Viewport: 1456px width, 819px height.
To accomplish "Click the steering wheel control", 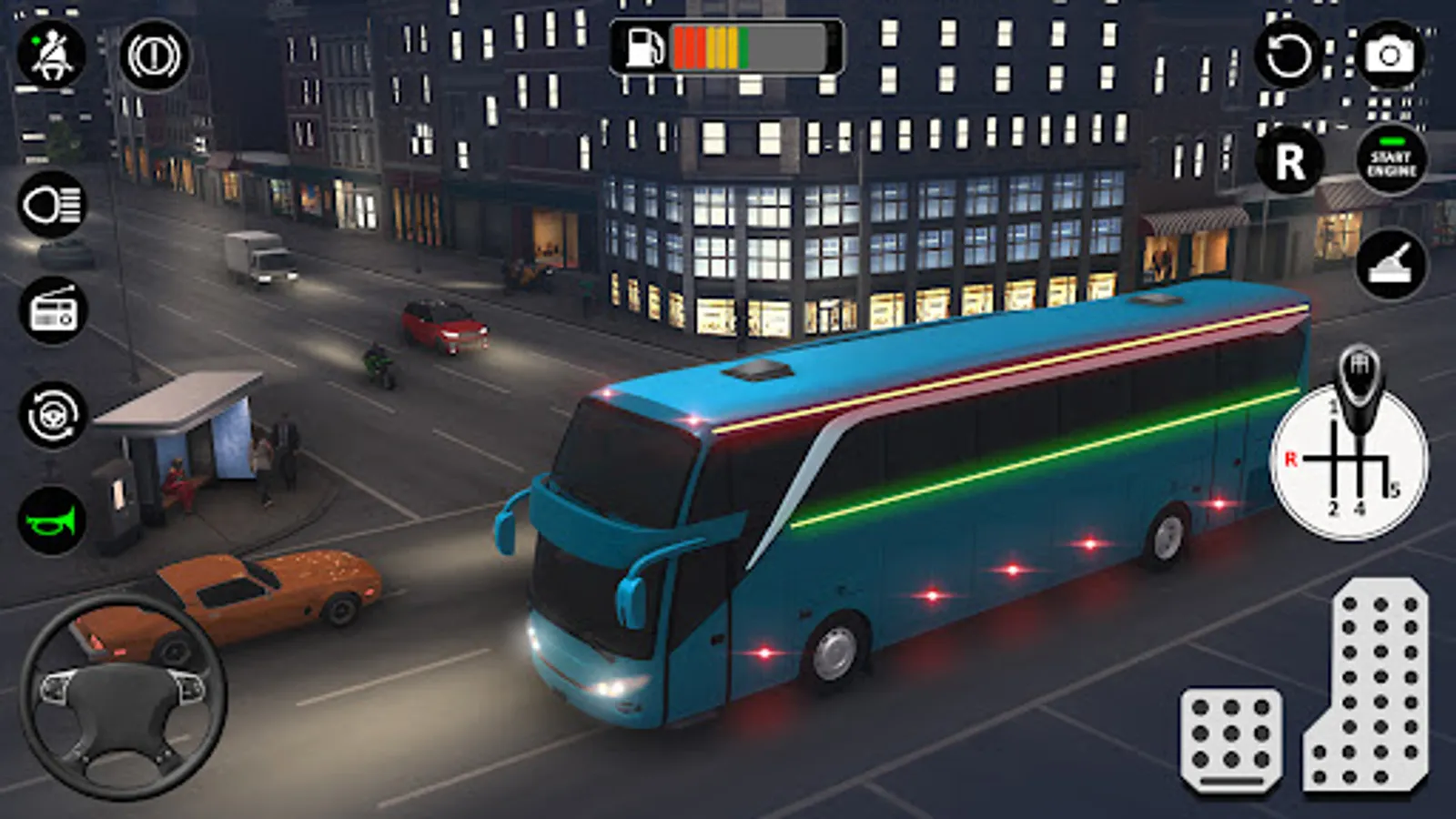I will tap(124, 698).
